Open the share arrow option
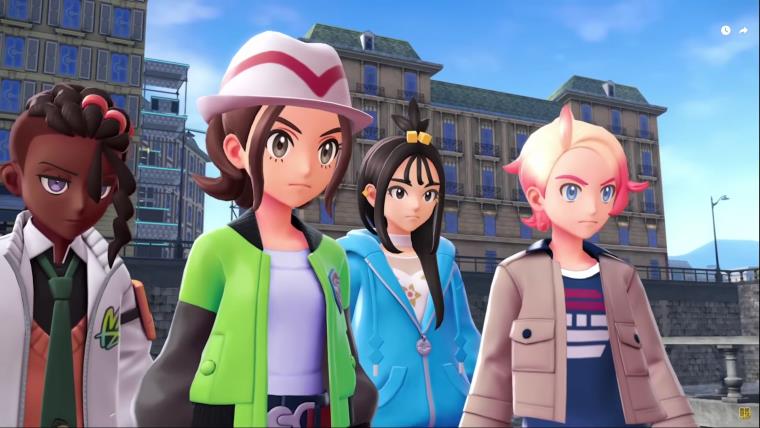Image resolution: width=760 pixels, height=428 pixels. tap(743, 30)
